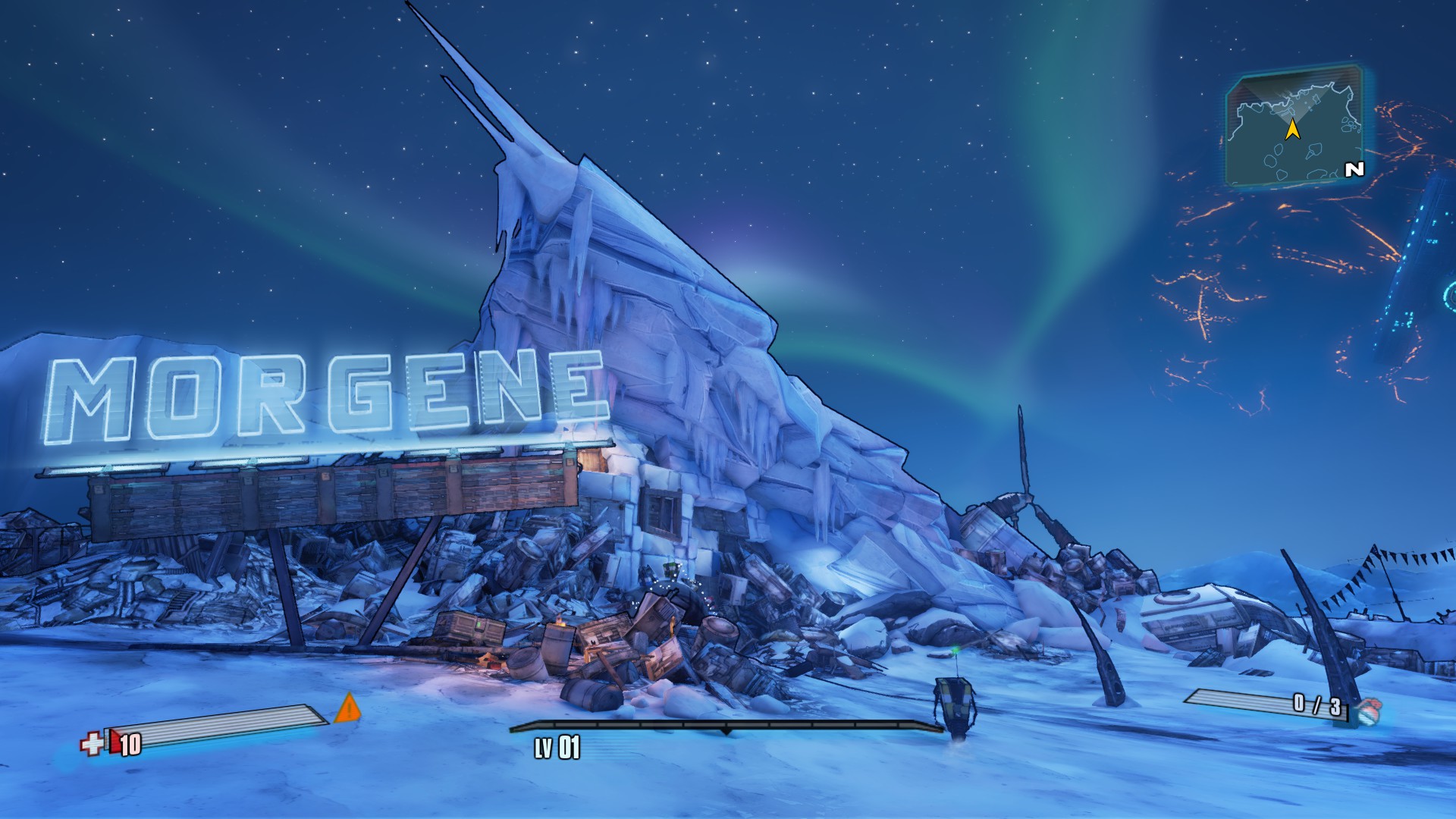Click the N compass marker on minimap
Viewport: 1456px width, 819px height.
click(x=1354, y=170)
